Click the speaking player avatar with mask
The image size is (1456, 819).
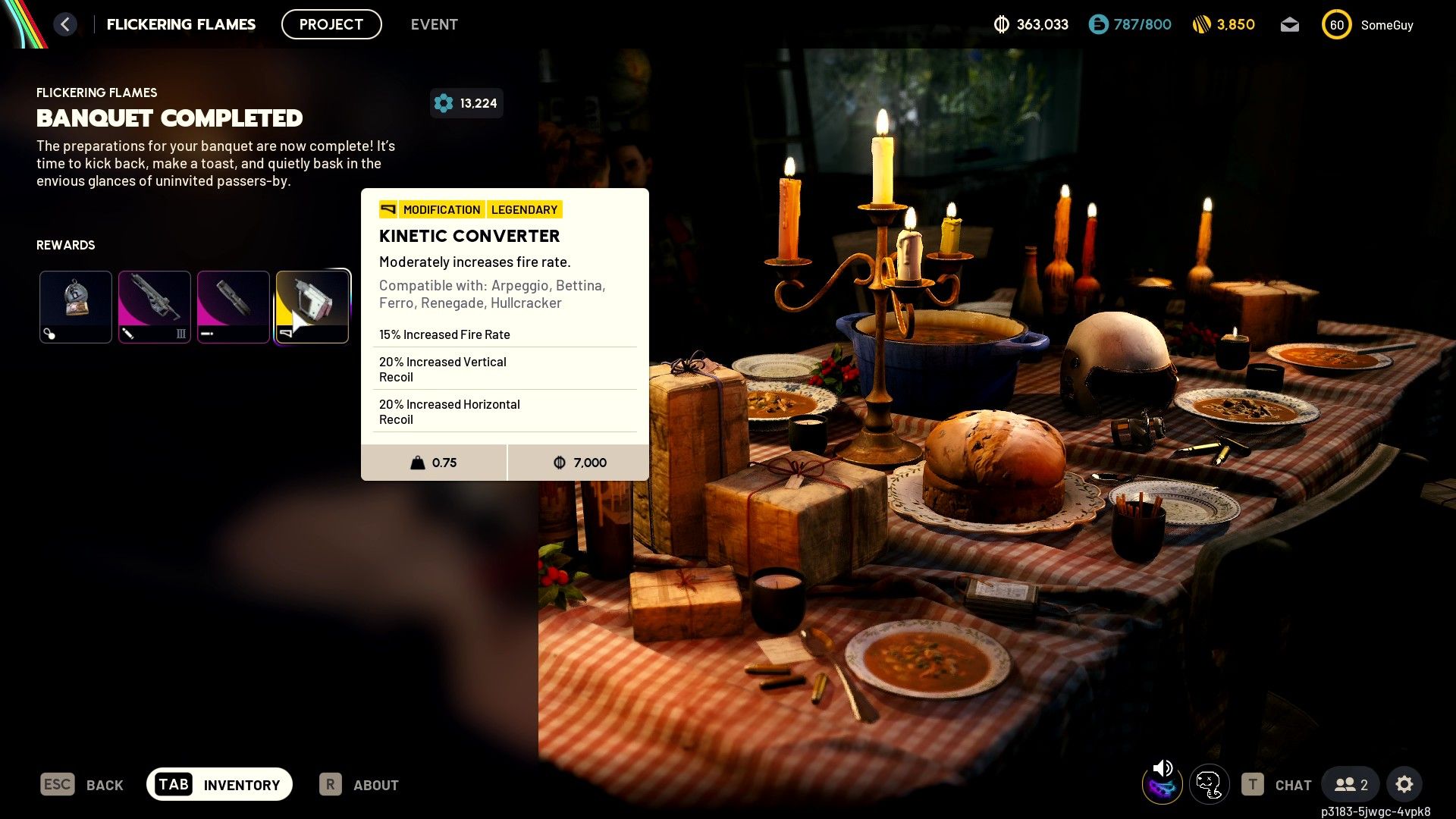point(1162,785)
